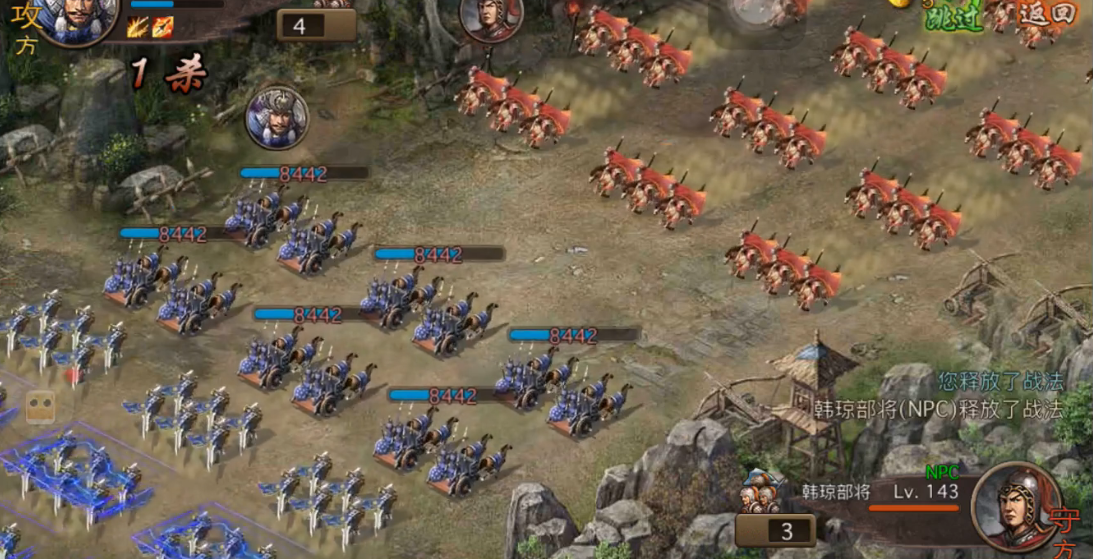Tap the 返回 return button

1047,15
